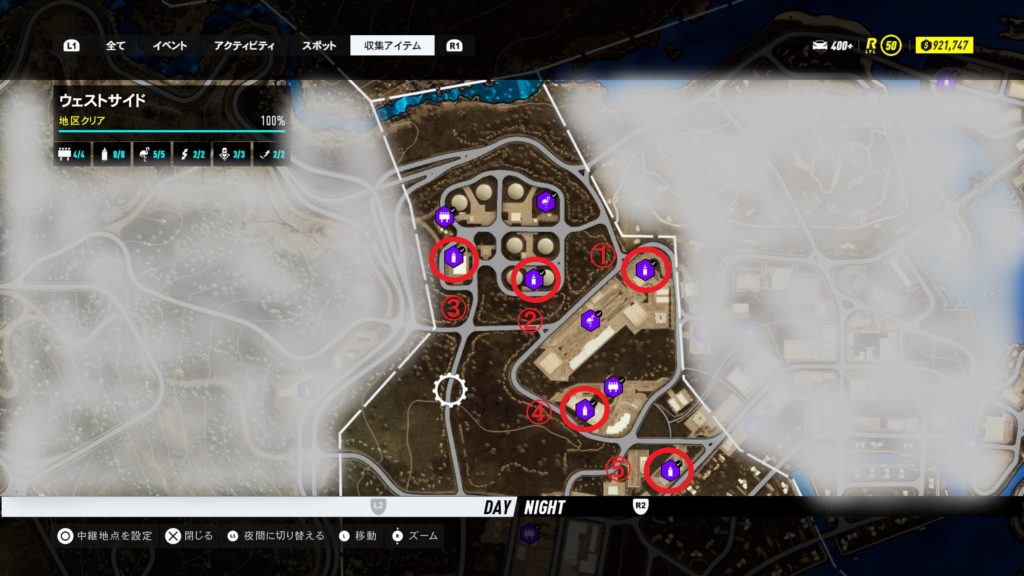Switch the map to DAY
The width and height of the screenshot is (1024, 576).
click(x=498, y=507)
